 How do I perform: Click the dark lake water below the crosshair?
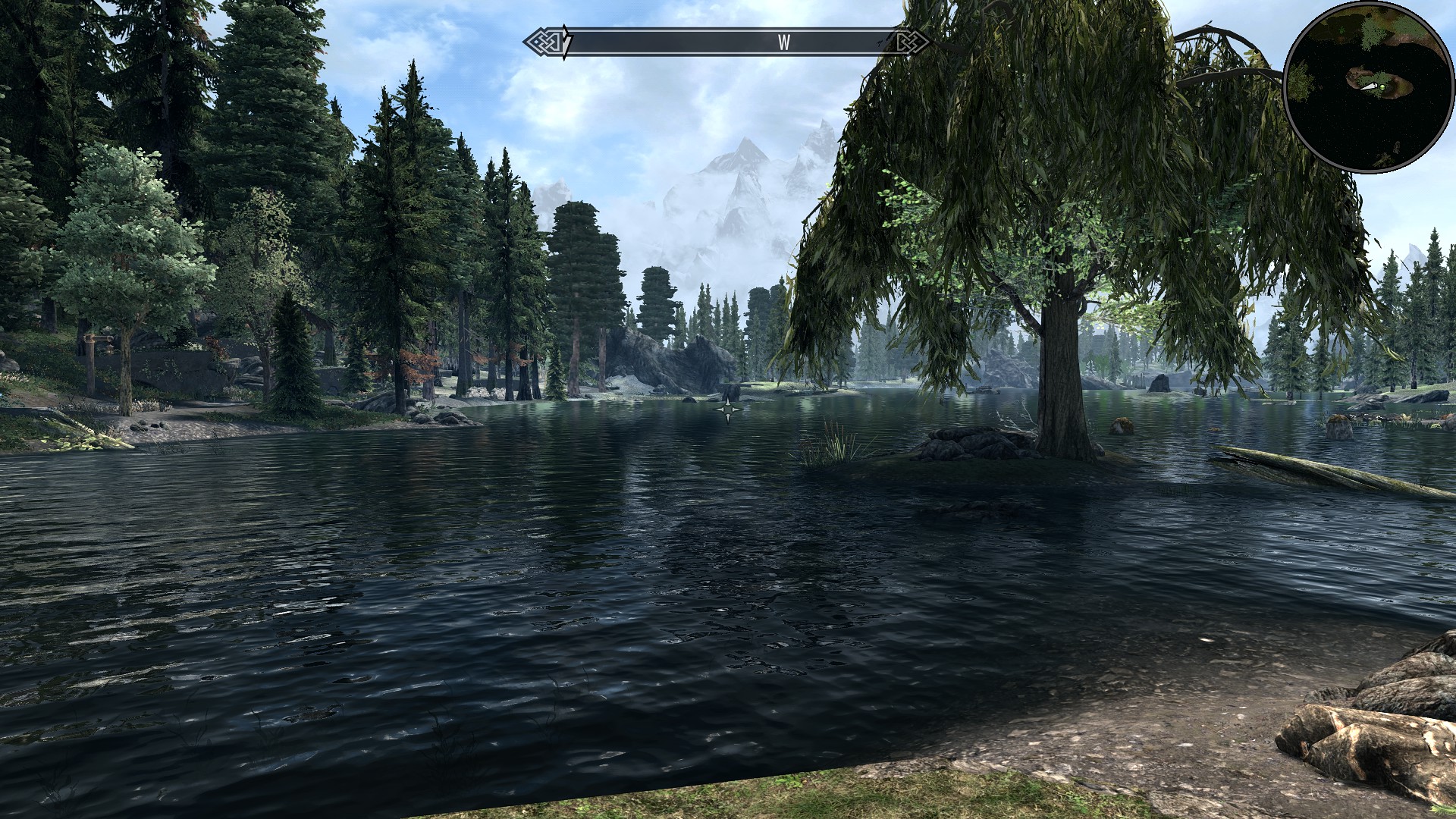click(728, 569)
